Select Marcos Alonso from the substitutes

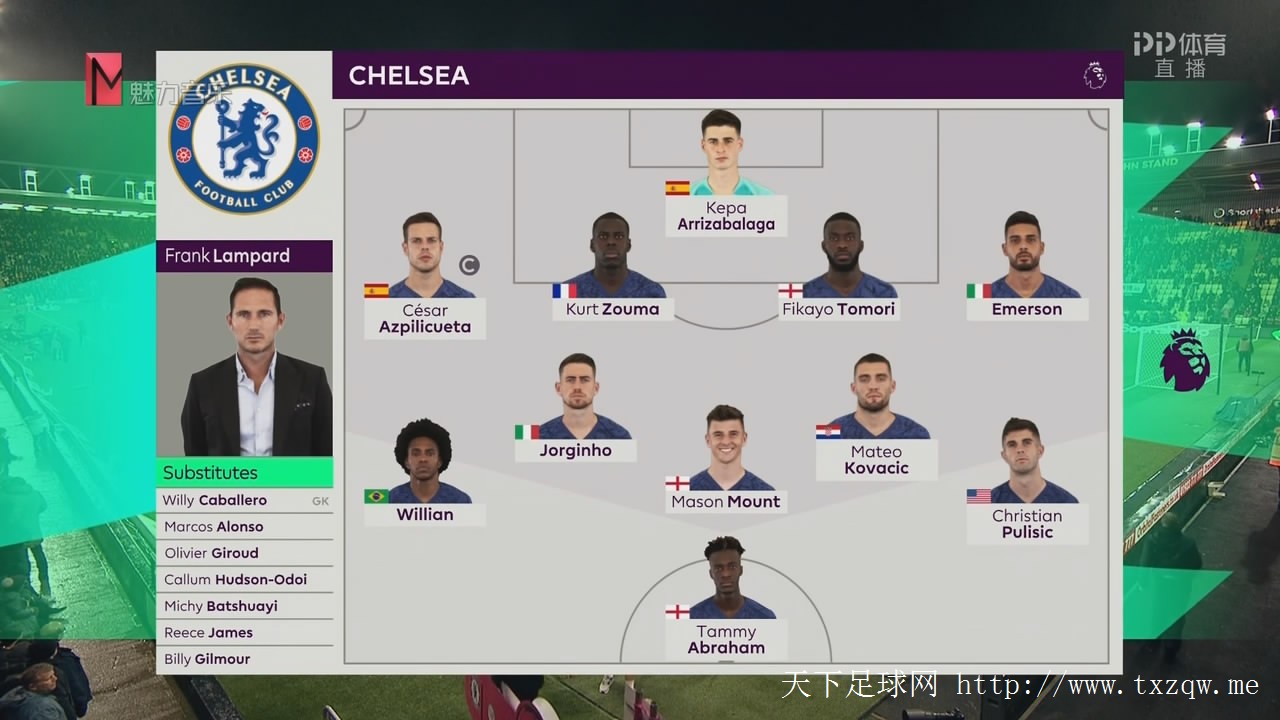pos(244,527)
